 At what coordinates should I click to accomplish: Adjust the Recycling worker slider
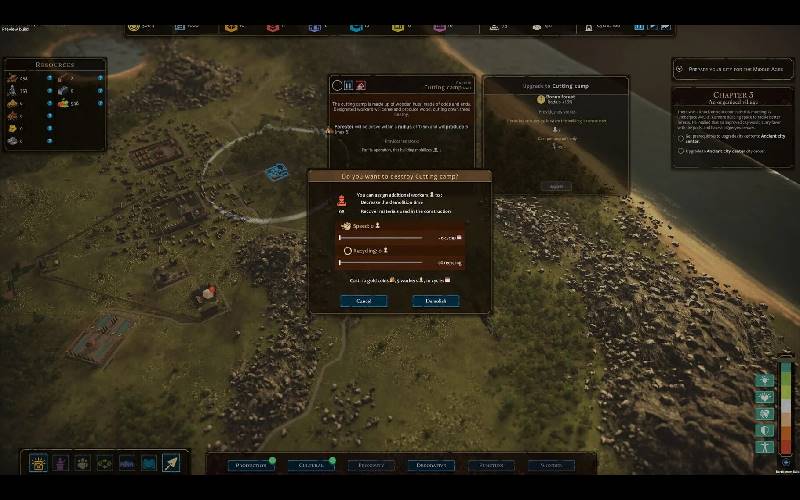(x=381, y=262)
